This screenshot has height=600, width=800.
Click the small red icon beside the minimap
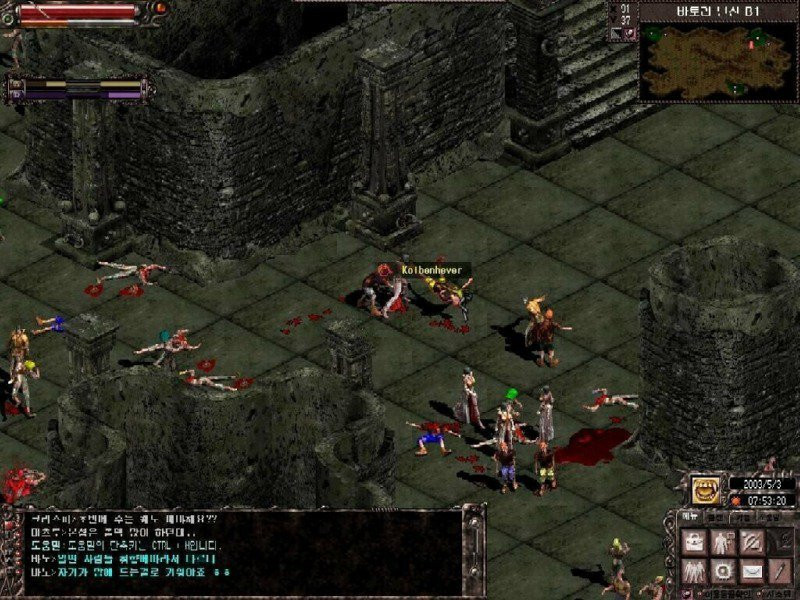[x=628, y=33]
